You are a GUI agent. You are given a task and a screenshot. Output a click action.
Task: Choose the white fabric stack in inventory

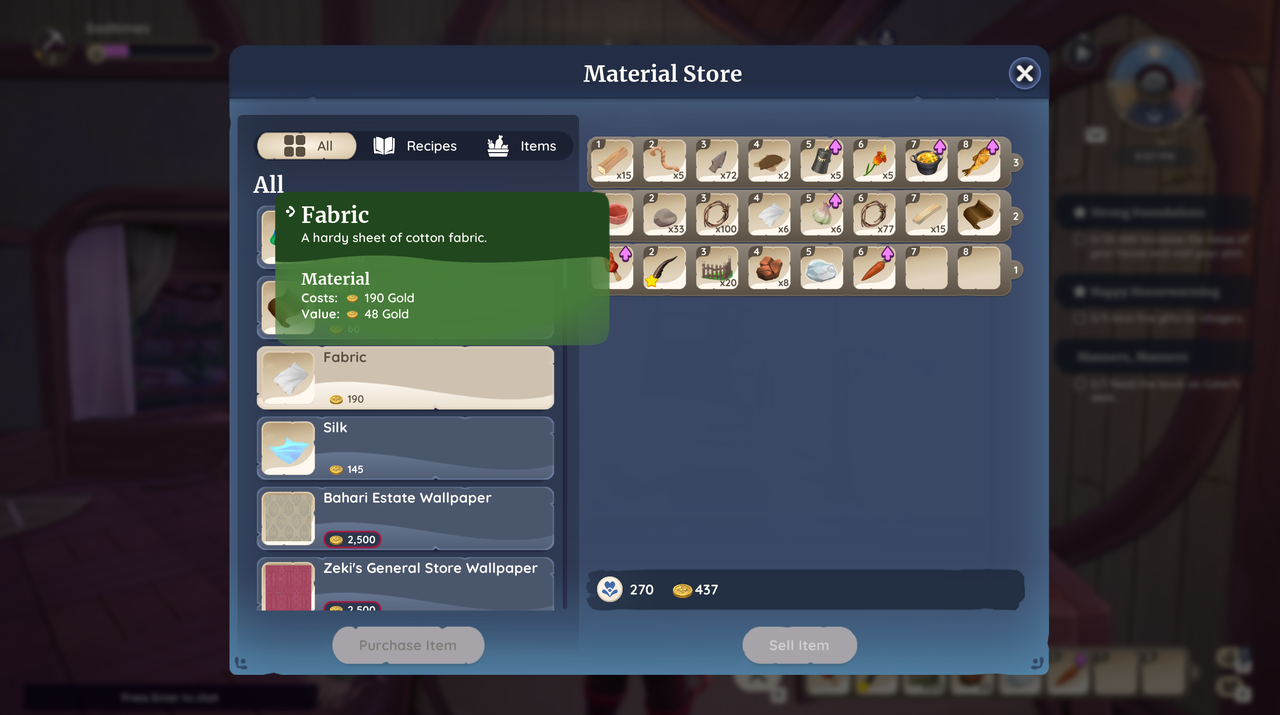pos(769,215)
